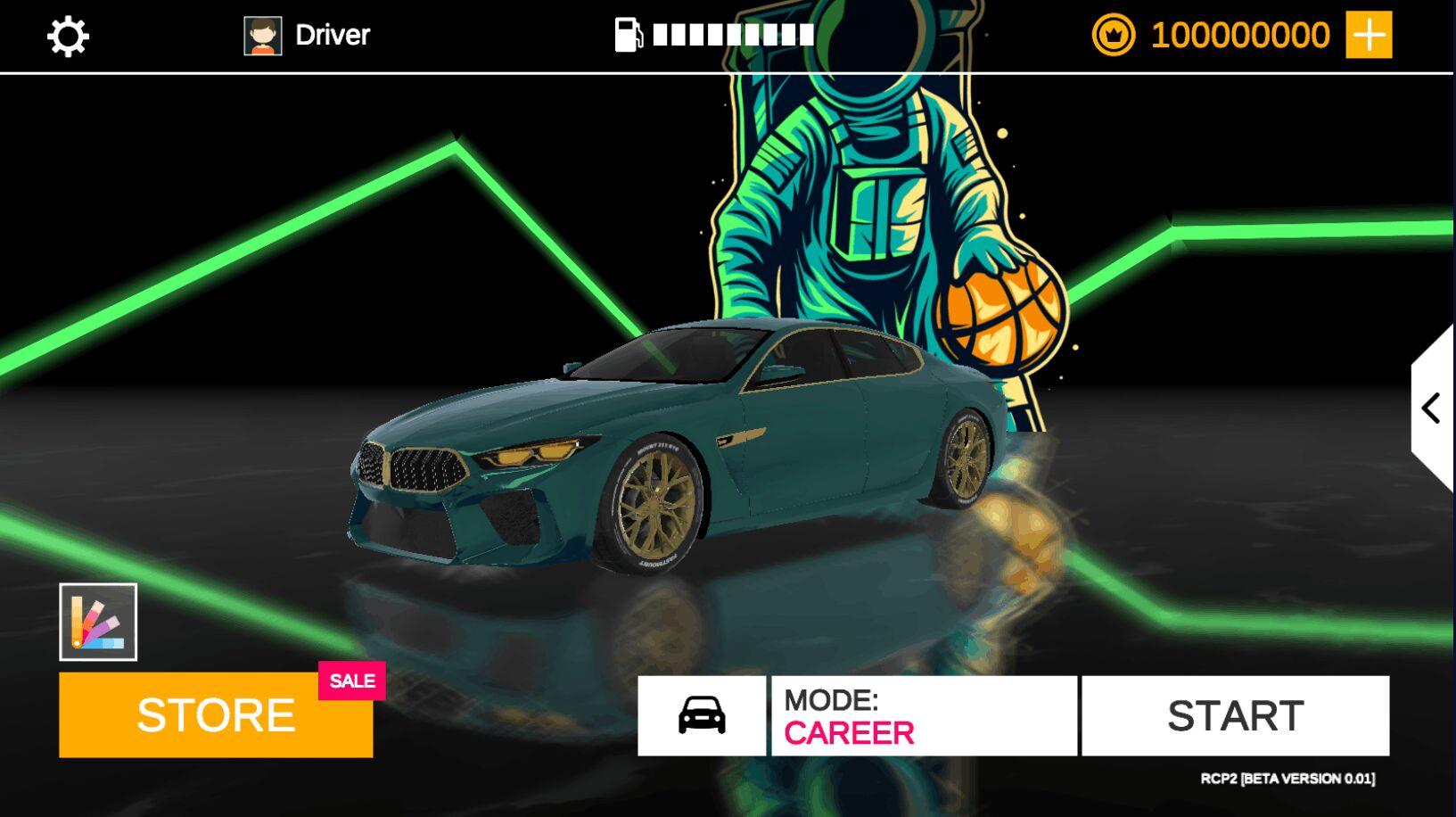Viewport: 1456px width, 817px height.
Task: Hit the START button
Action: point(1235,715)
